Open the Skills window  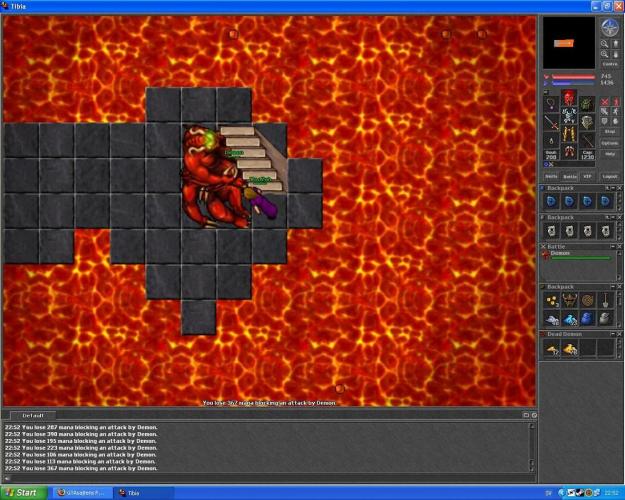[550, 175]
